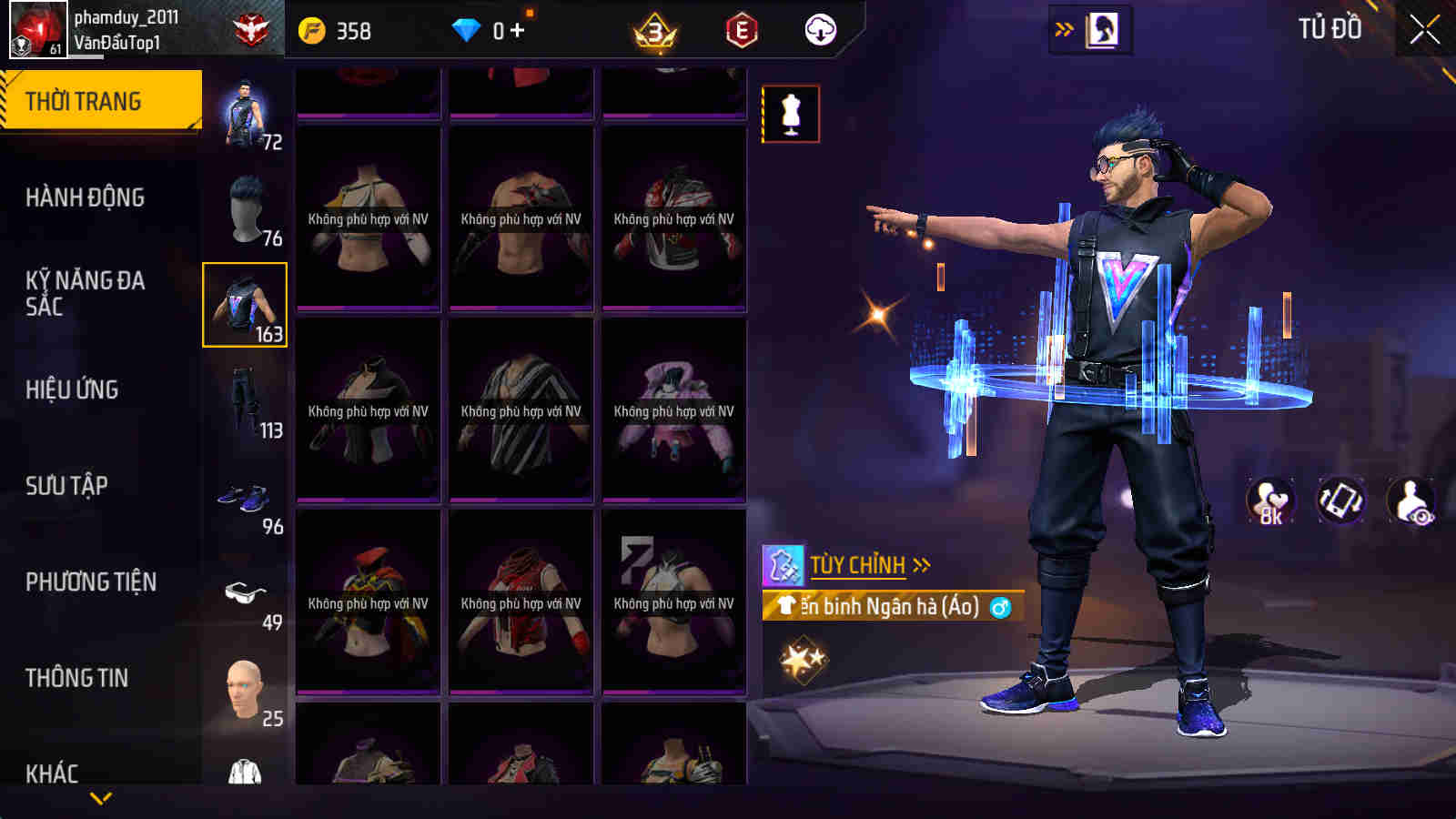Click the down chevron below KHÁC
The height and width of the screenshot is (819, 1456).
coord(100,798)
